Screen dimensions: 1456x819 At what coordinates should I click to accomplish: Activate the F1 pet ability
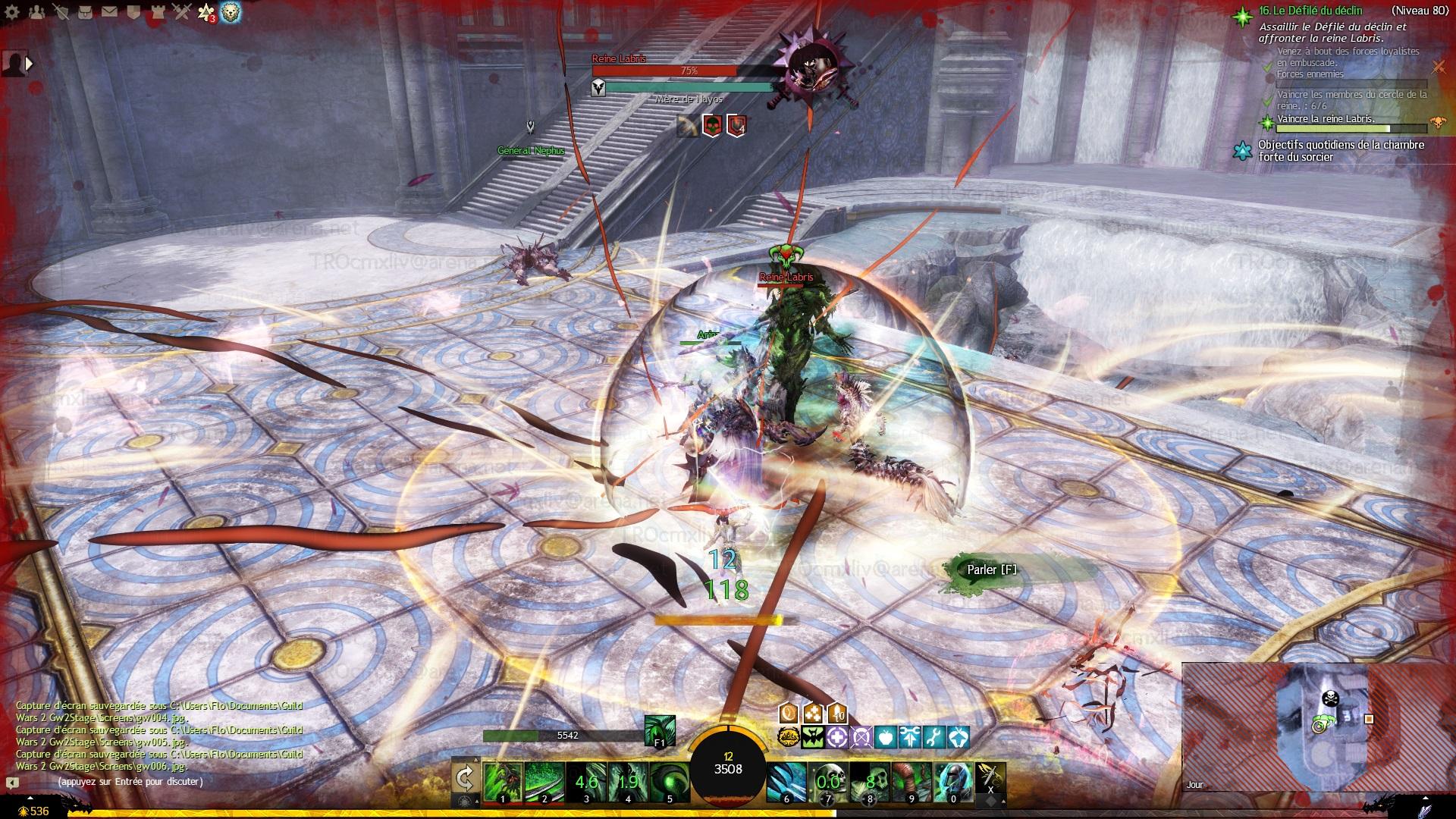(658, 731)
